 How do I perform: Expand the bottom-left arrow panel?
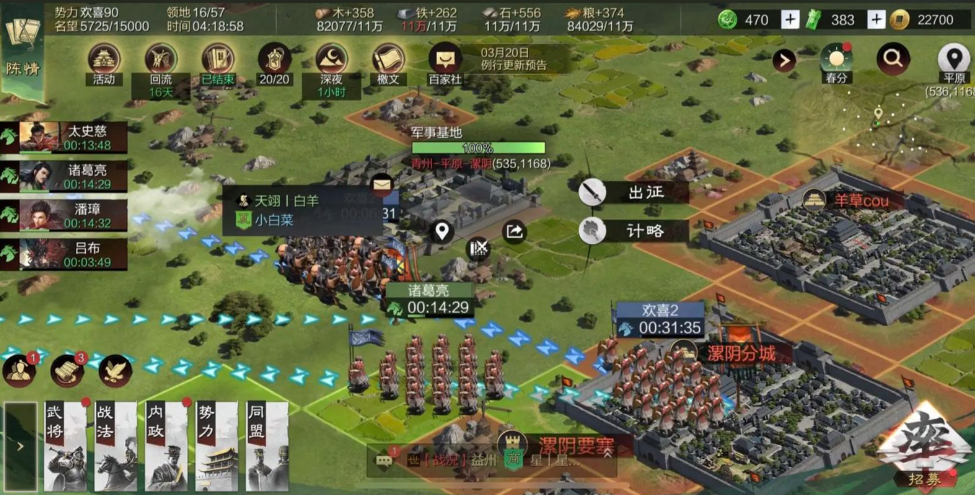pyautogui.click(x=19, y=447)
